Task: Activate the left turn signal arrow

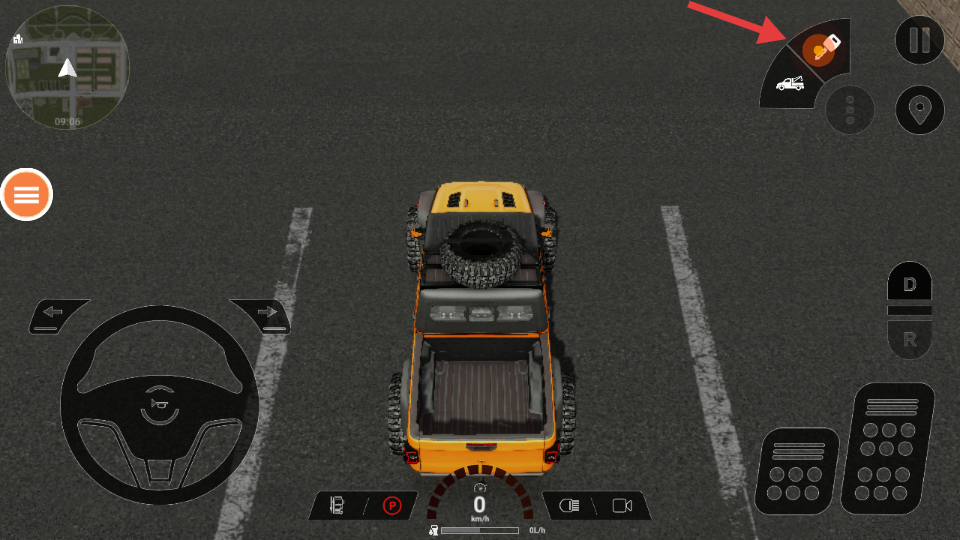Action: pyautogui.click(x=54, y=313)
